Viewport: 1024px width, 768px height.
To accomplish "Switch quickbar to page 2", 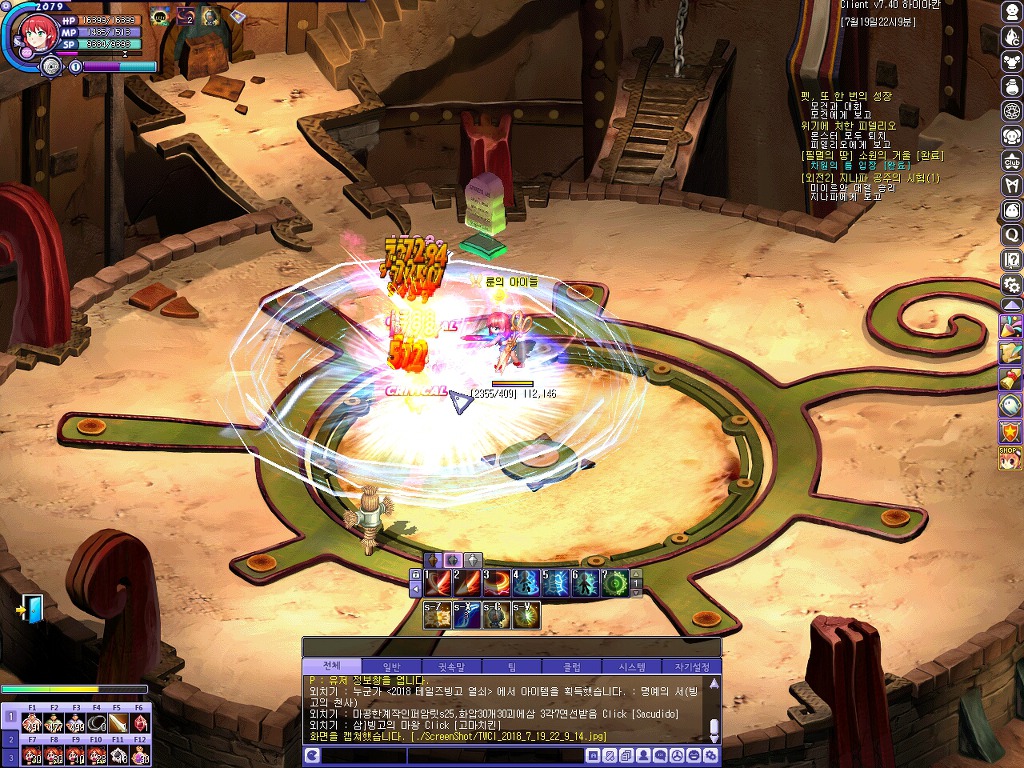I will [x=10, y=739].
